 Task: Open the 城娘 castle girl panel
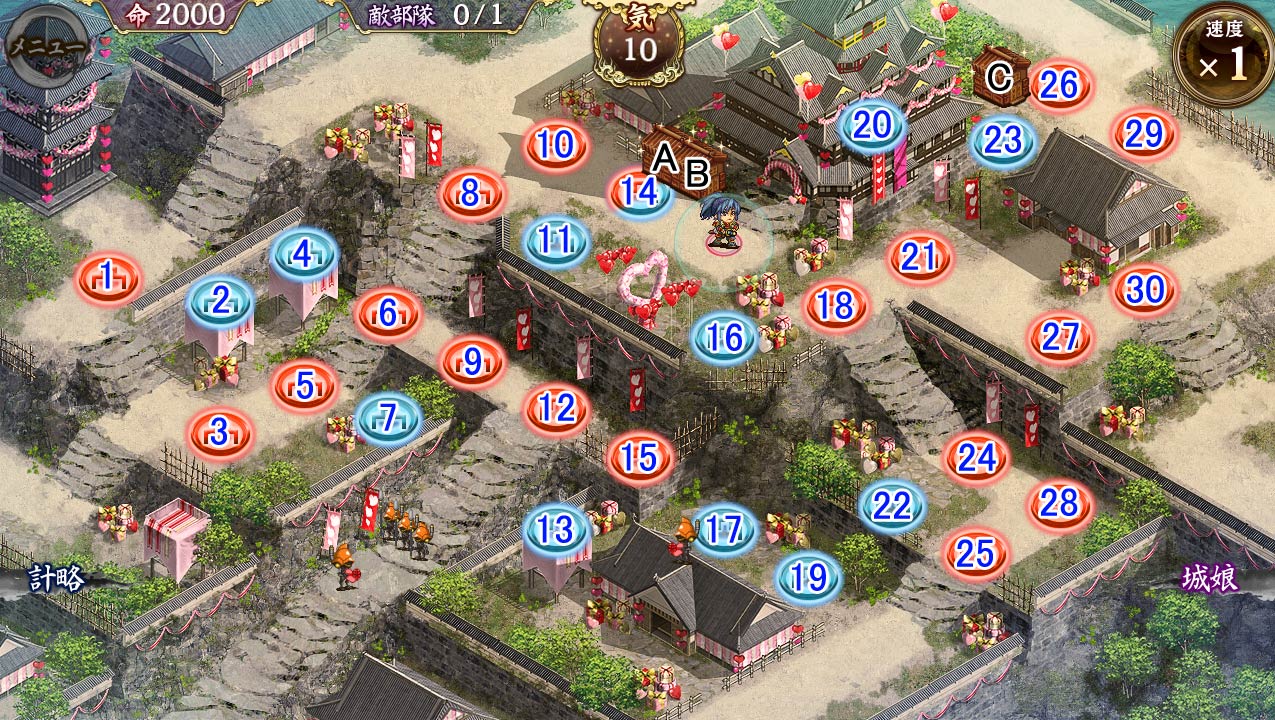click(x=1209, y=578)
